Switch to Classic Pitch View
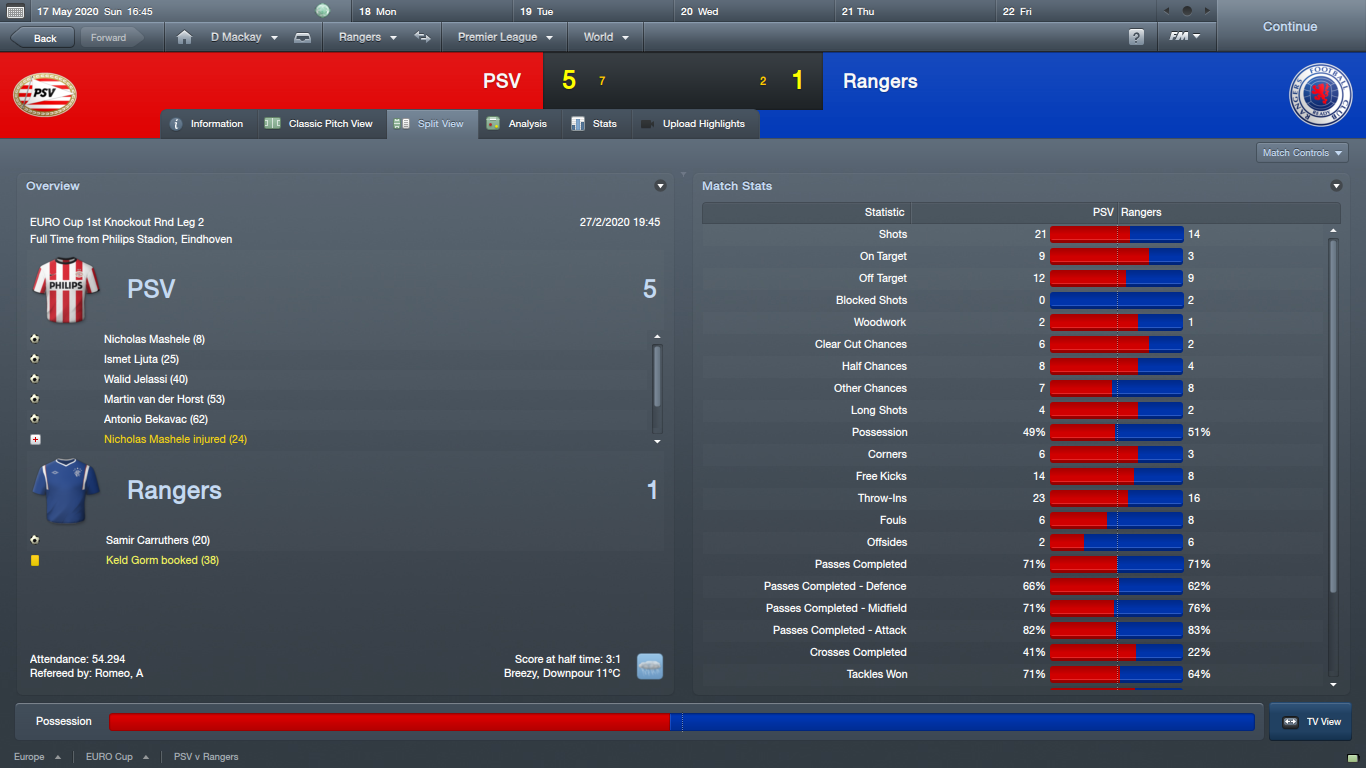The height and width of the screenshot is (768, 1366). (x=319, y=124)
